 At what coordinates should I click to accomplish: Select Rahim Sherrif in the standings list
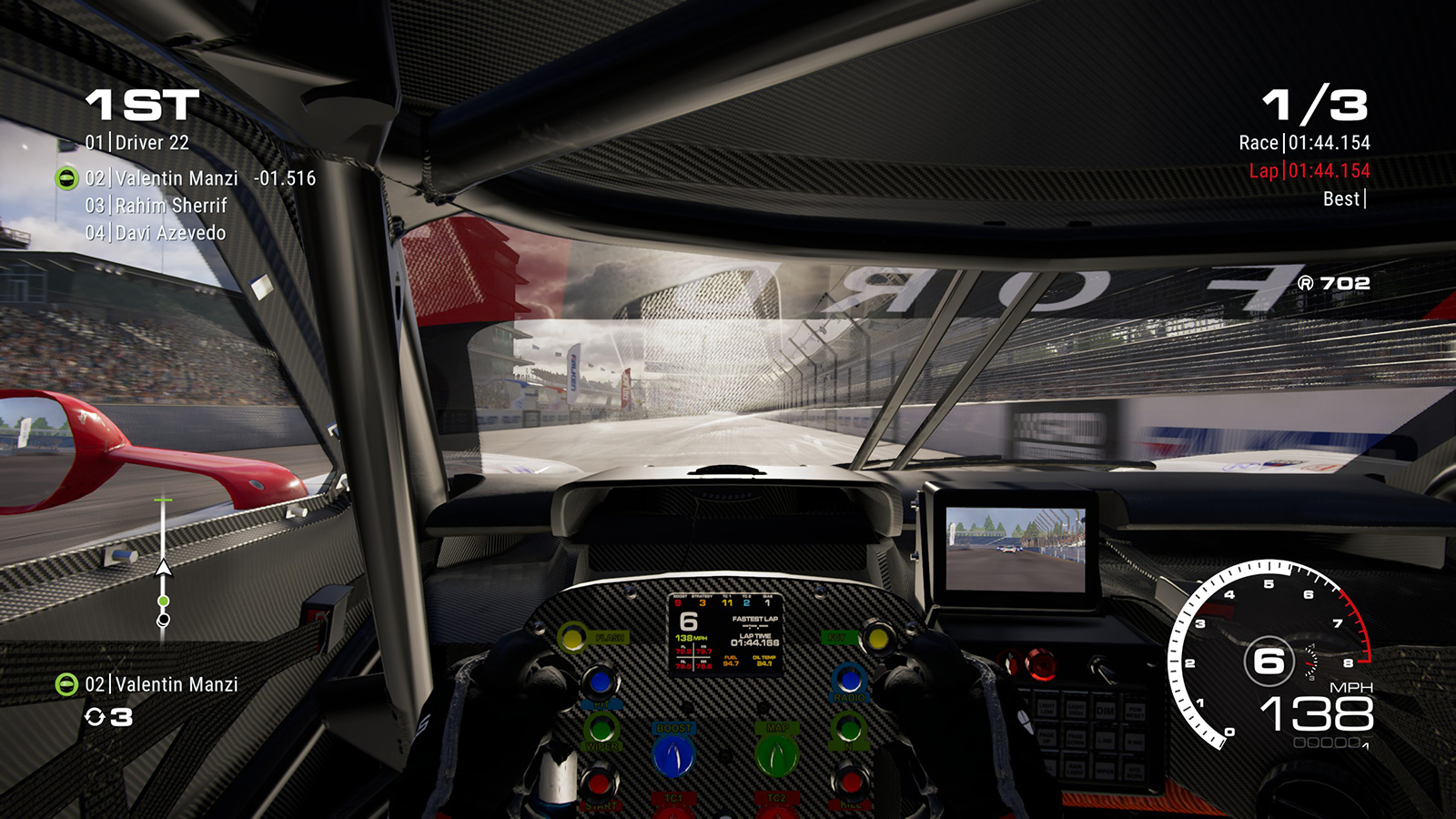pos(157,206)
